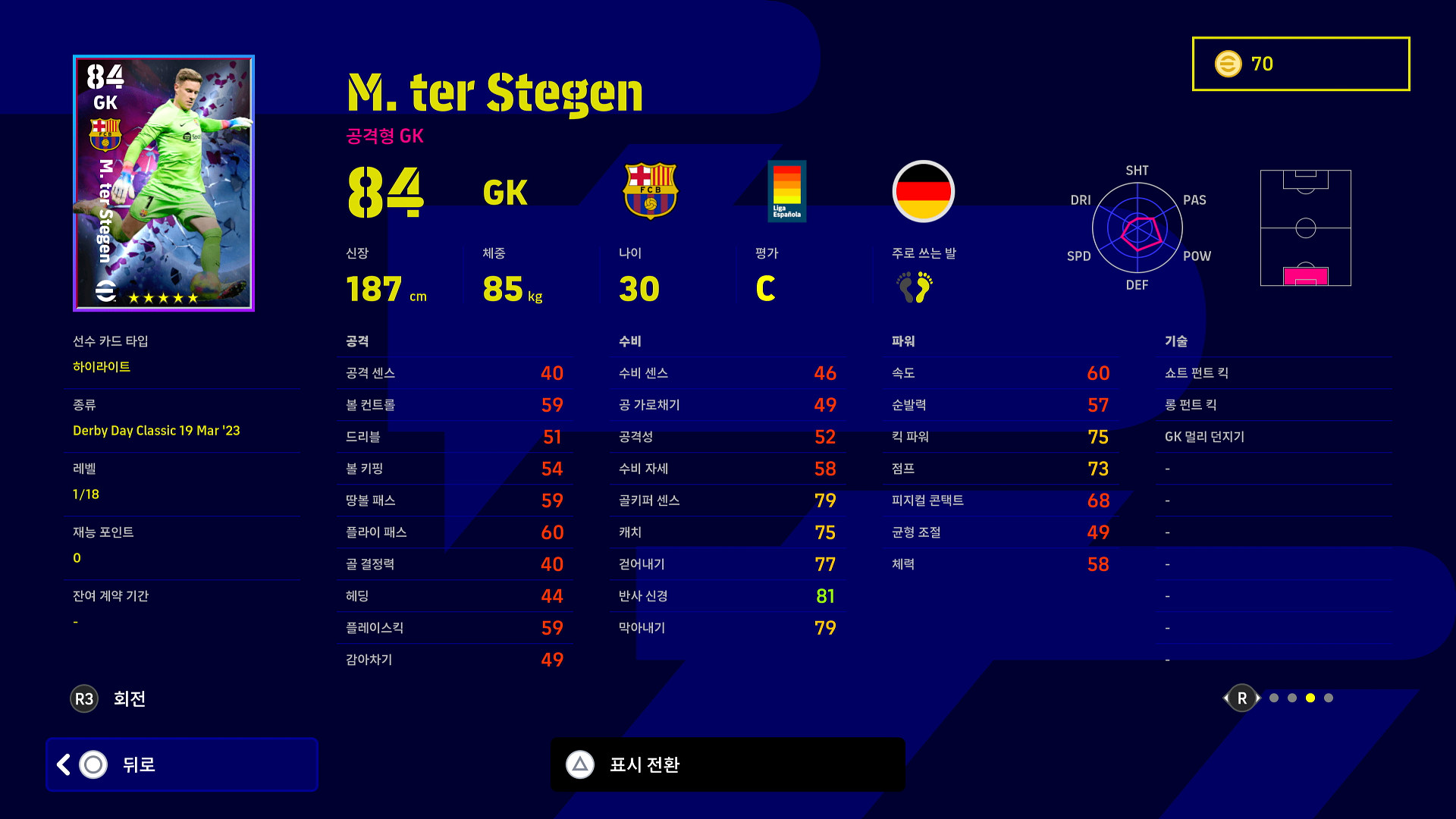This screenshot has width=1456, height=819.
Task: Click the player attribute radar chart
Action: [x=1137, y=227]
